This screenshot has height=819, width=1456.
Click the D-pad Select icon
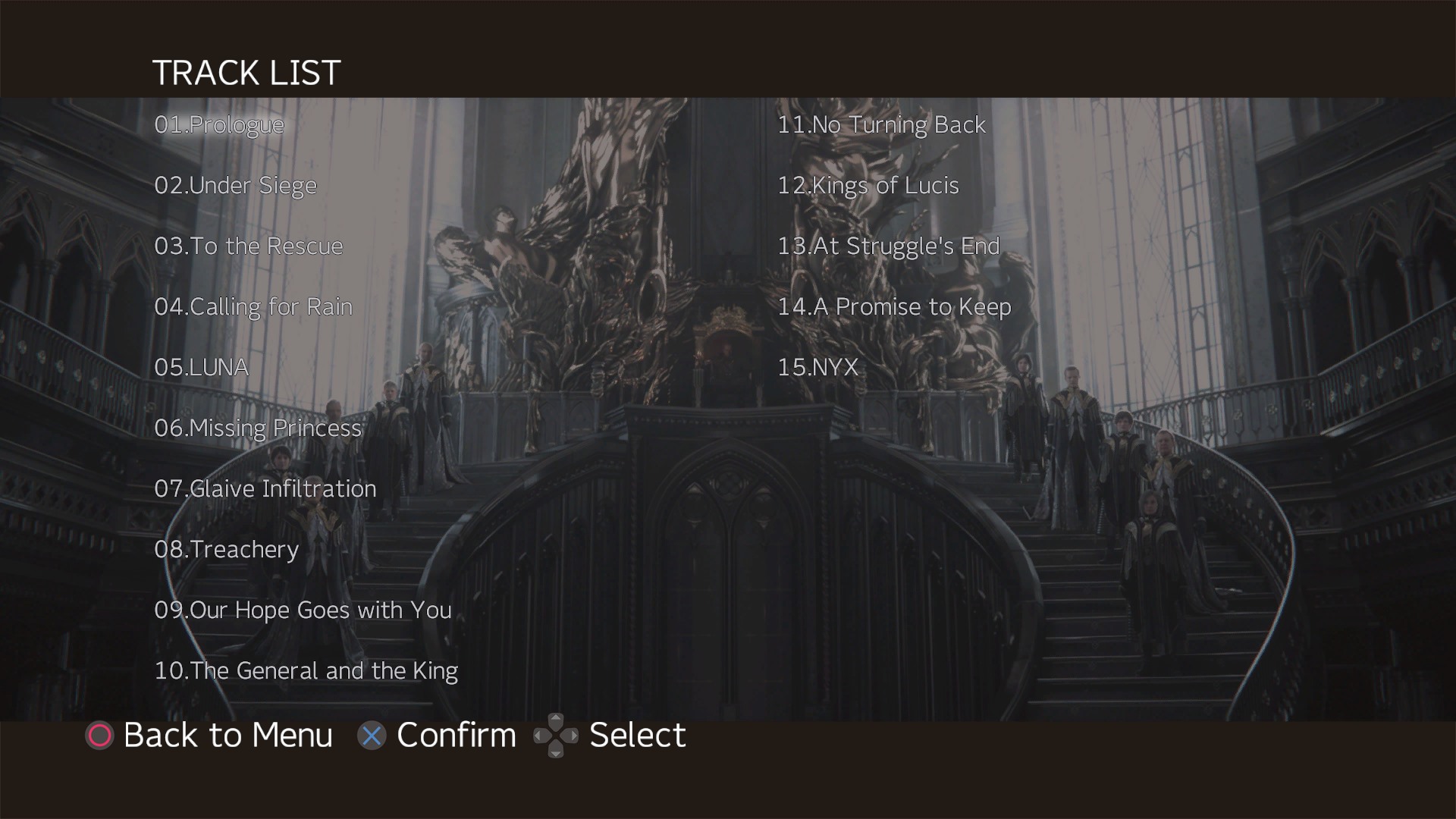[557, 735]
